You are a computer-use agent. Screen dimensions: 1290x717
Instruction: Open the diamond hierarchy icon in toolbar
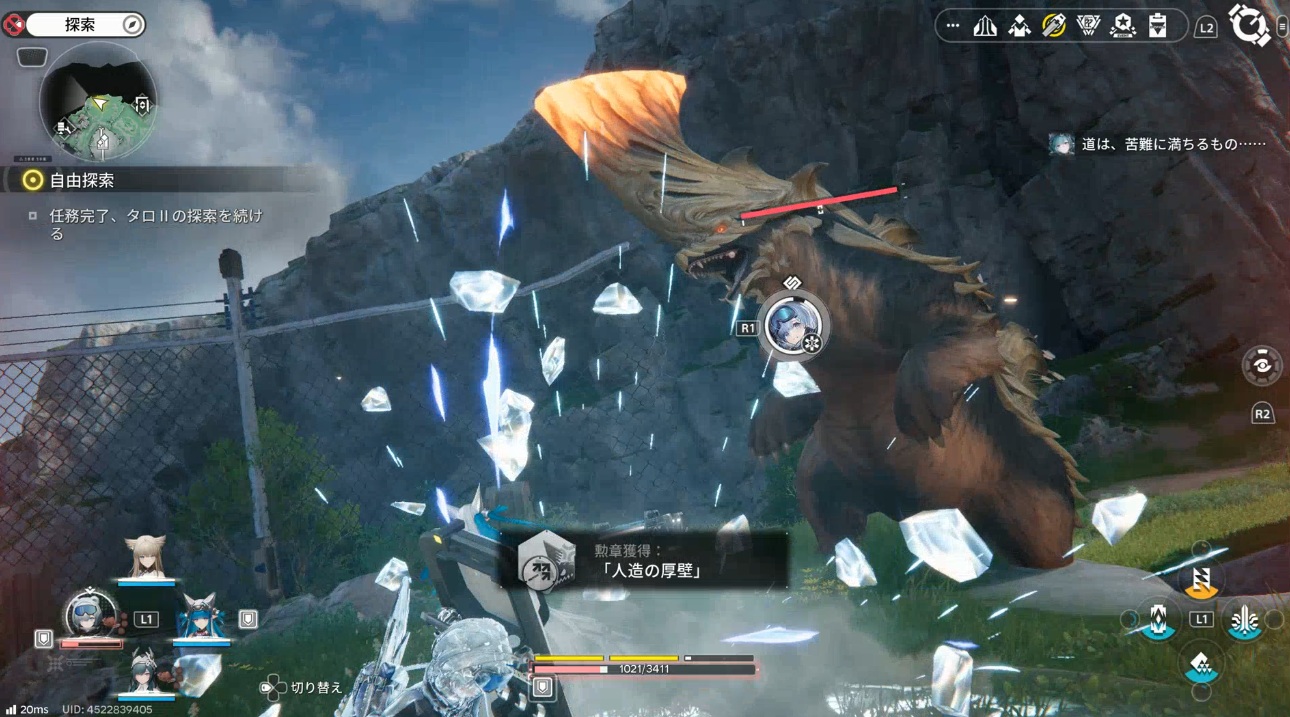[1019, 26]
